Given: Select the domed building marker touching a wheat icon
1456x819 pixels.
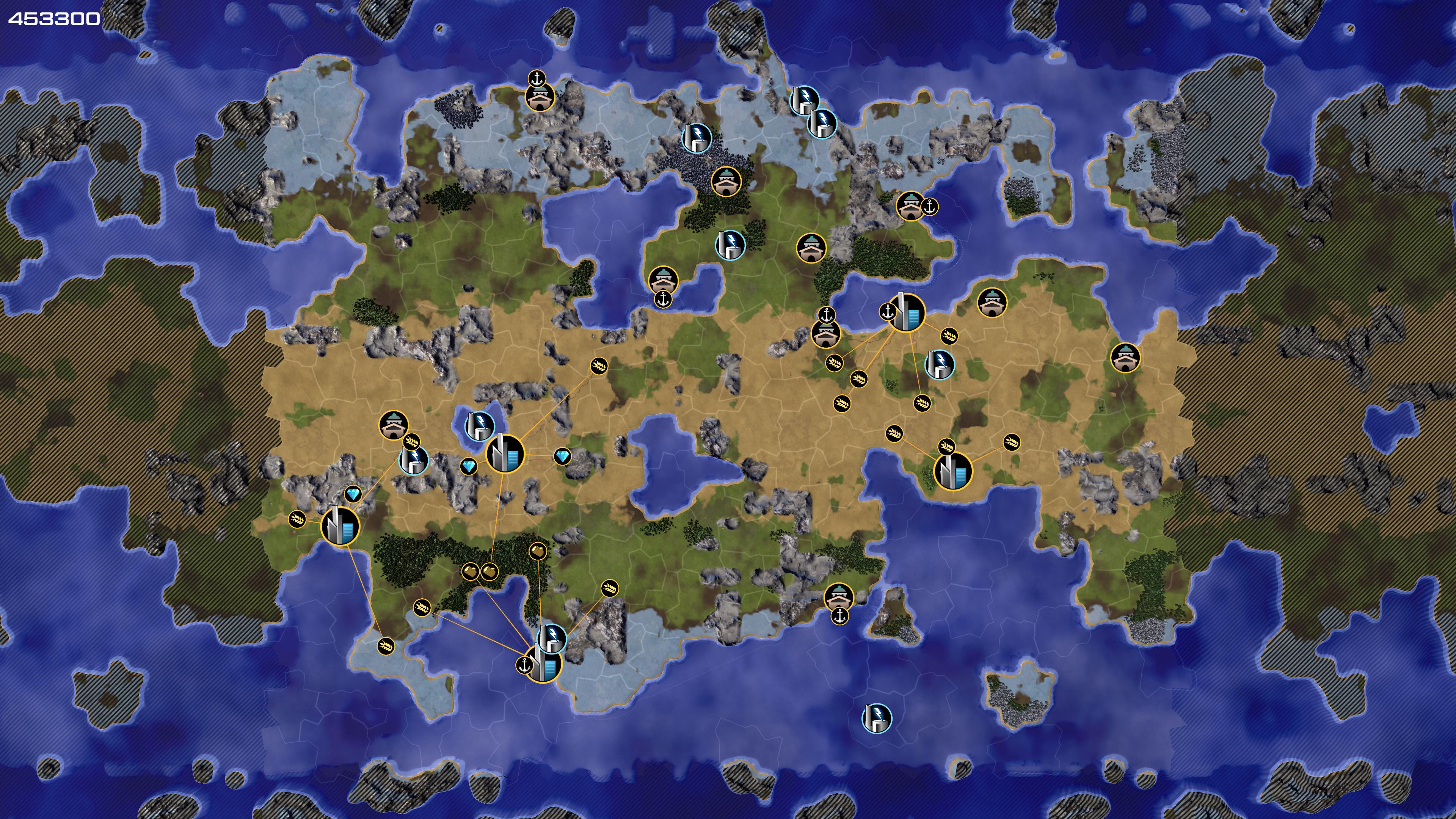Looking at the screenshot, I should click(394, 425).
